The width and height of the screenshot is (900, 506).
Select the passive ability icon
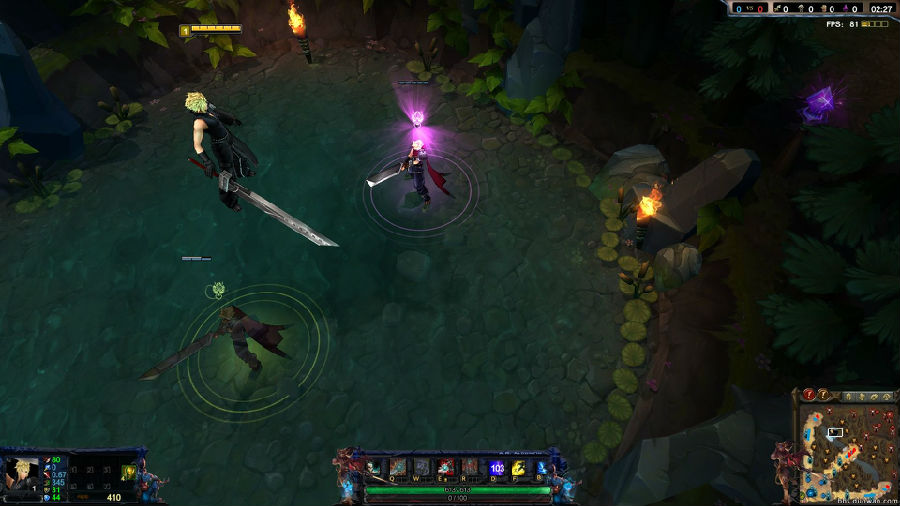pos(374,467)
